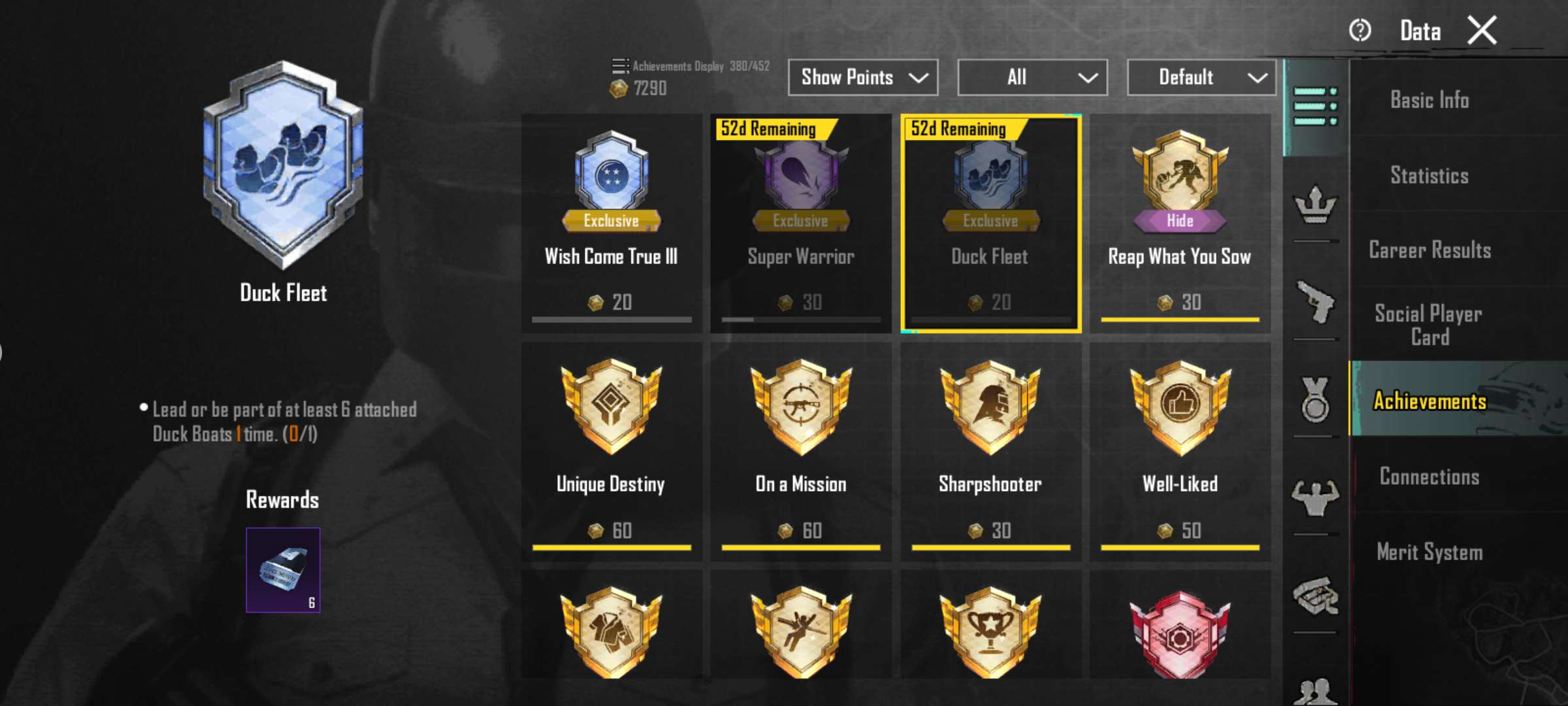Screen dimensions: 1568x706
Task: Open the help question mark icon
Action: 1360,29
